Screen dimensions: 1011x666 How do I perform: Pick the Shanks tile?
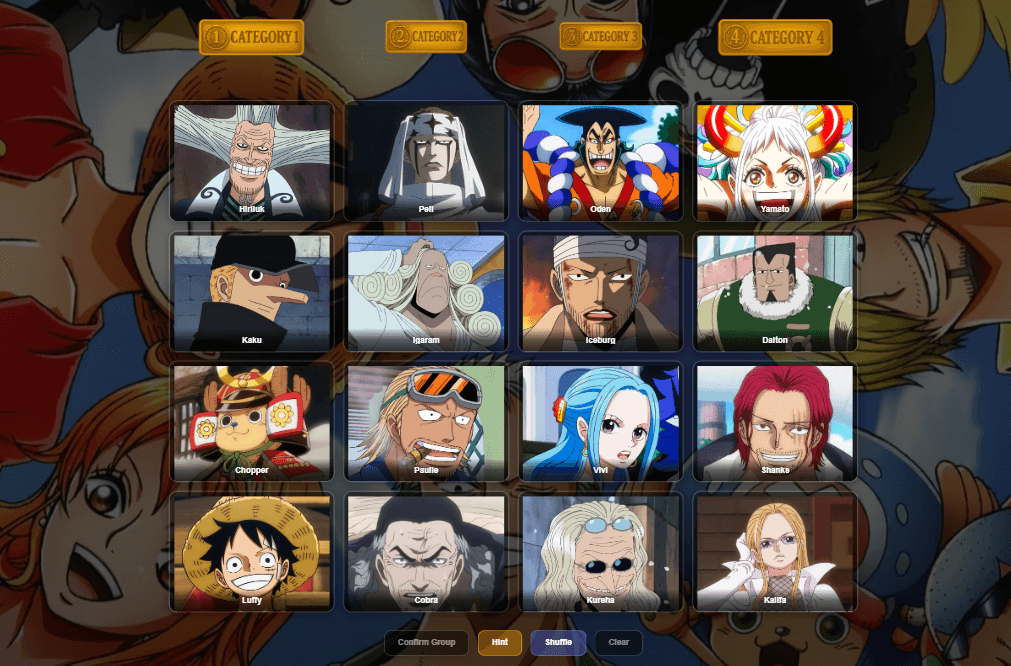(x=775, y=422)
